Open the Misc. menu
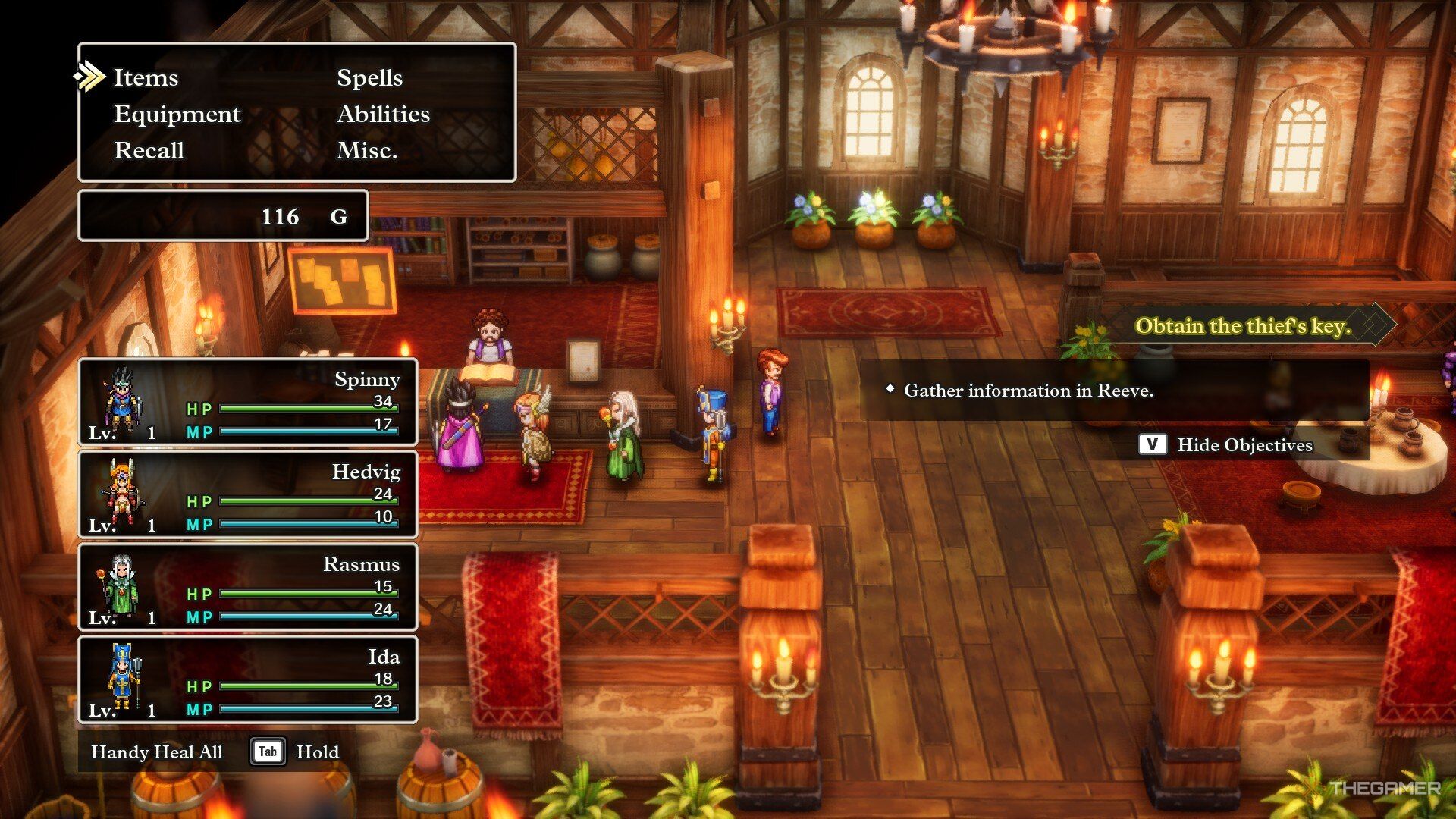This screenshot has width=1456, height=819. click(367, 150)
